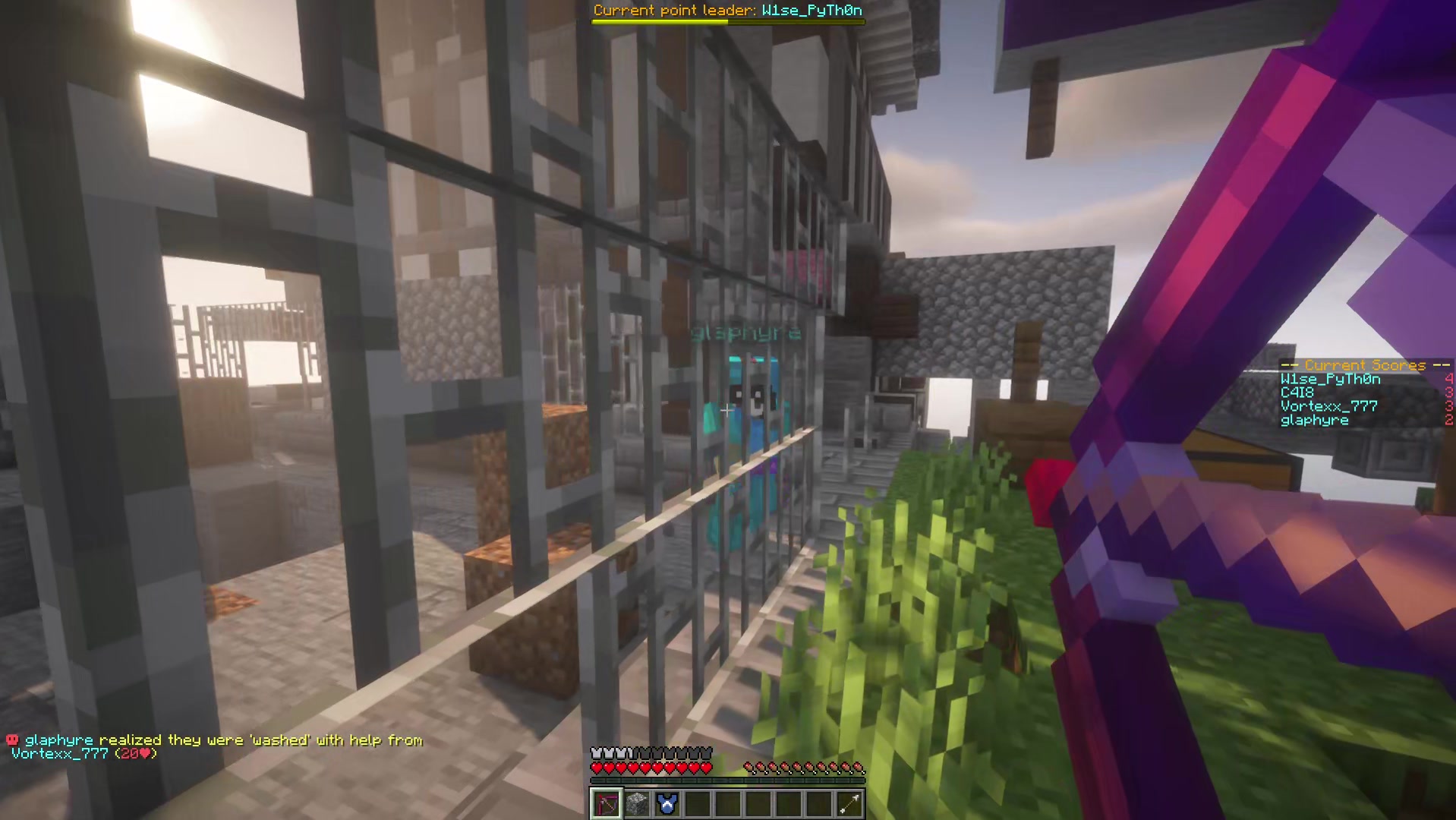This screenshot has height=820, width=1456.
Task: Select the arrow in the last hotbar slot
Action: 849,803
